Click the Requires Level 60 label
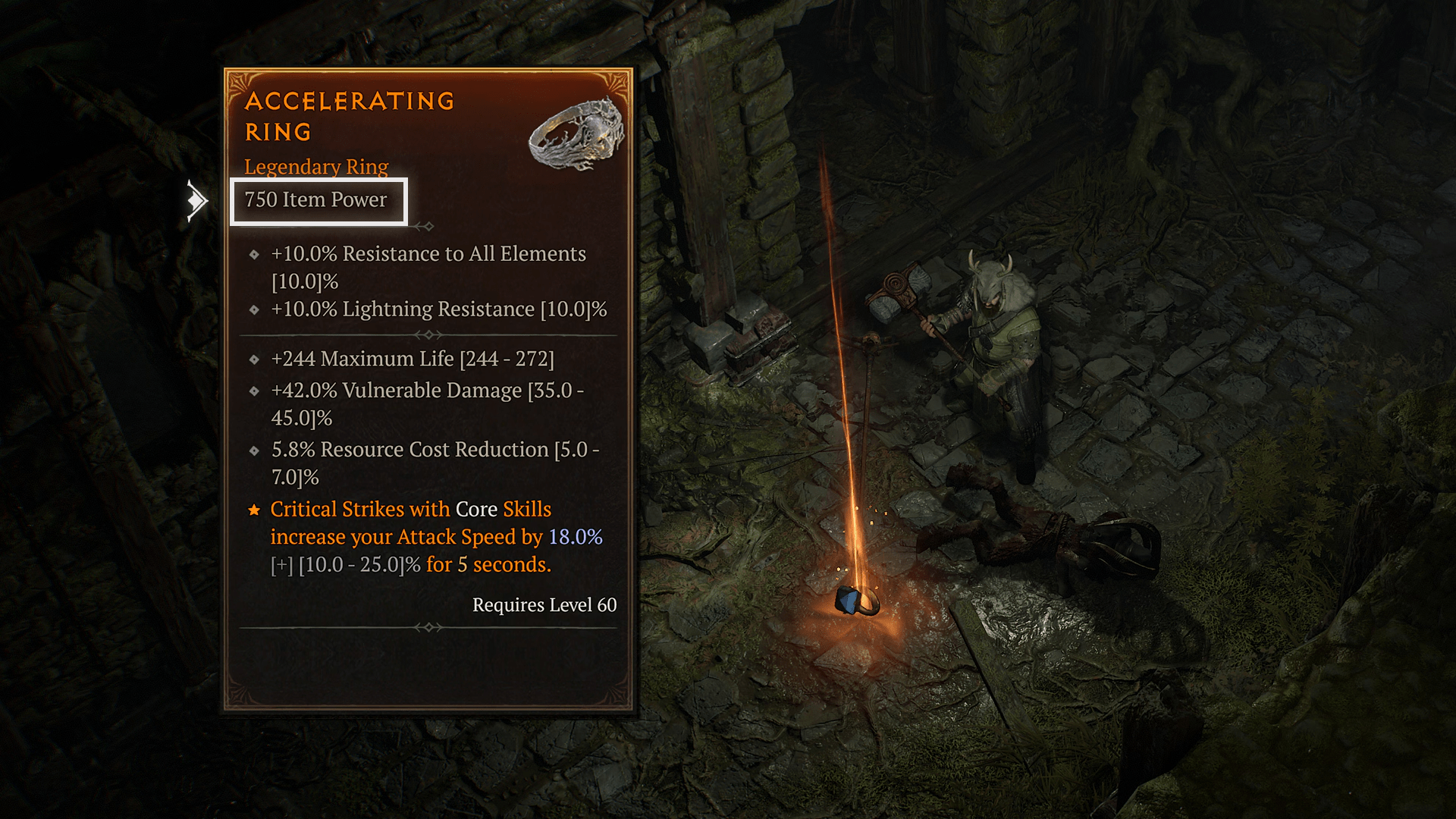The height and width of the screenshot is (819, 1456). click(x=544, y=604)
